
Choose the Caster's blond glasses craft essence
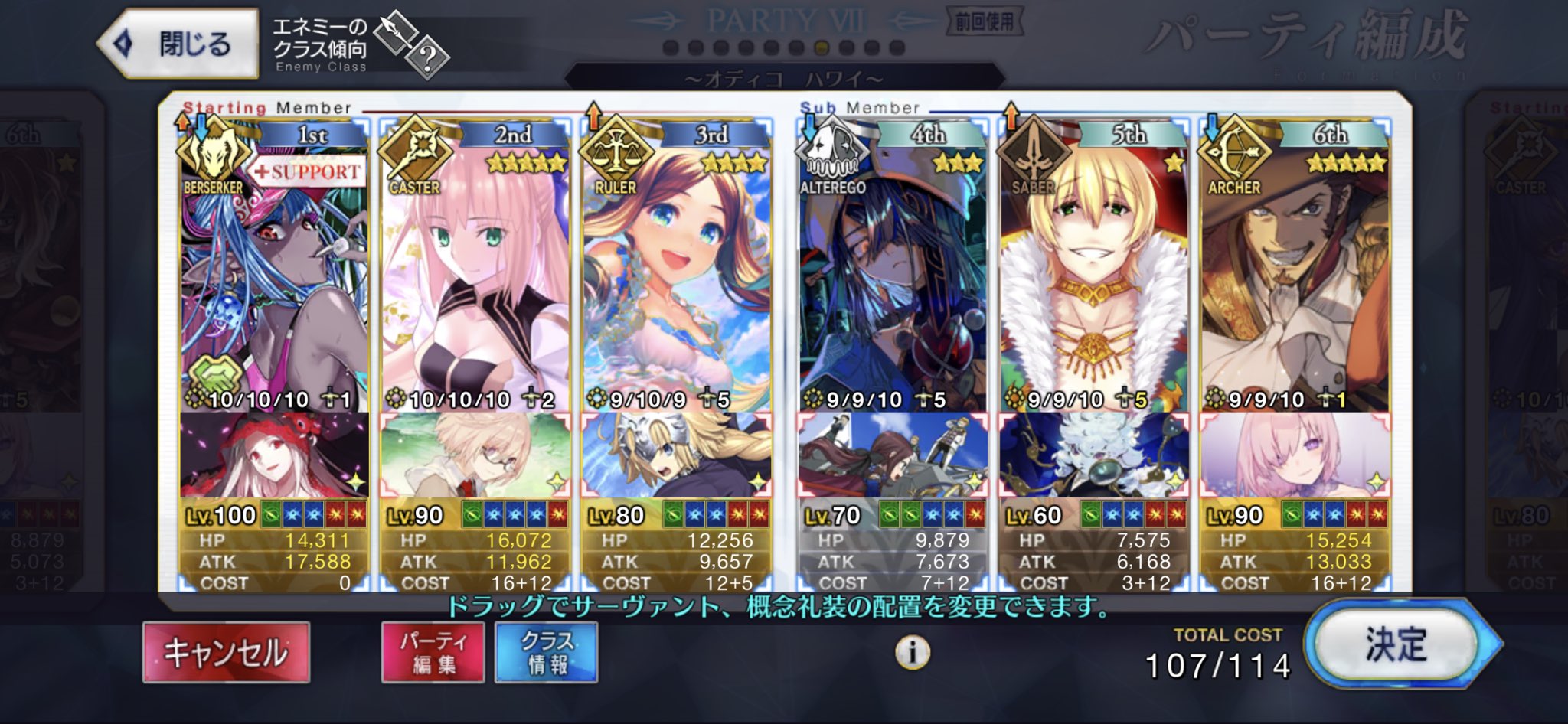coord(475,455)
